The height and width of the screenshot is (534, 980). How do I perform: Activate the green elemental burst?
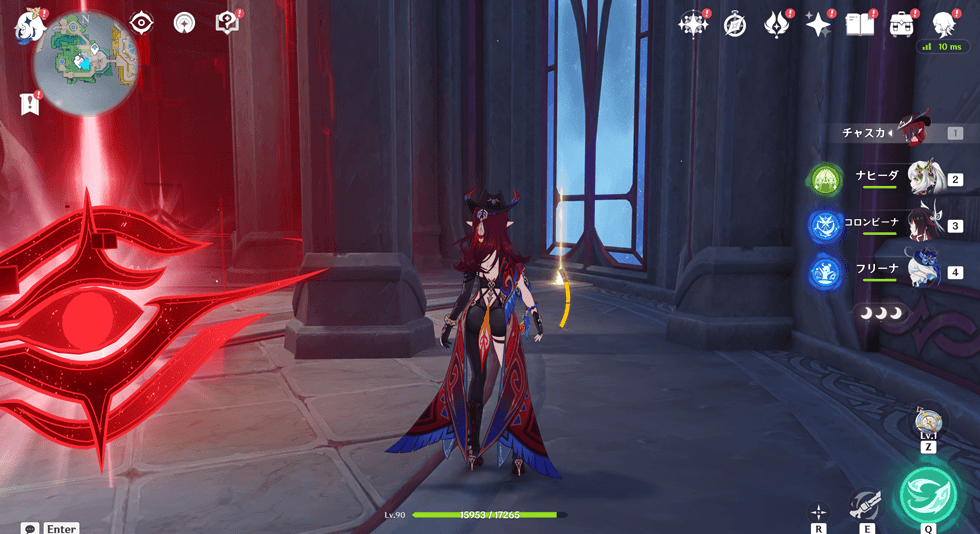point(928,494)
